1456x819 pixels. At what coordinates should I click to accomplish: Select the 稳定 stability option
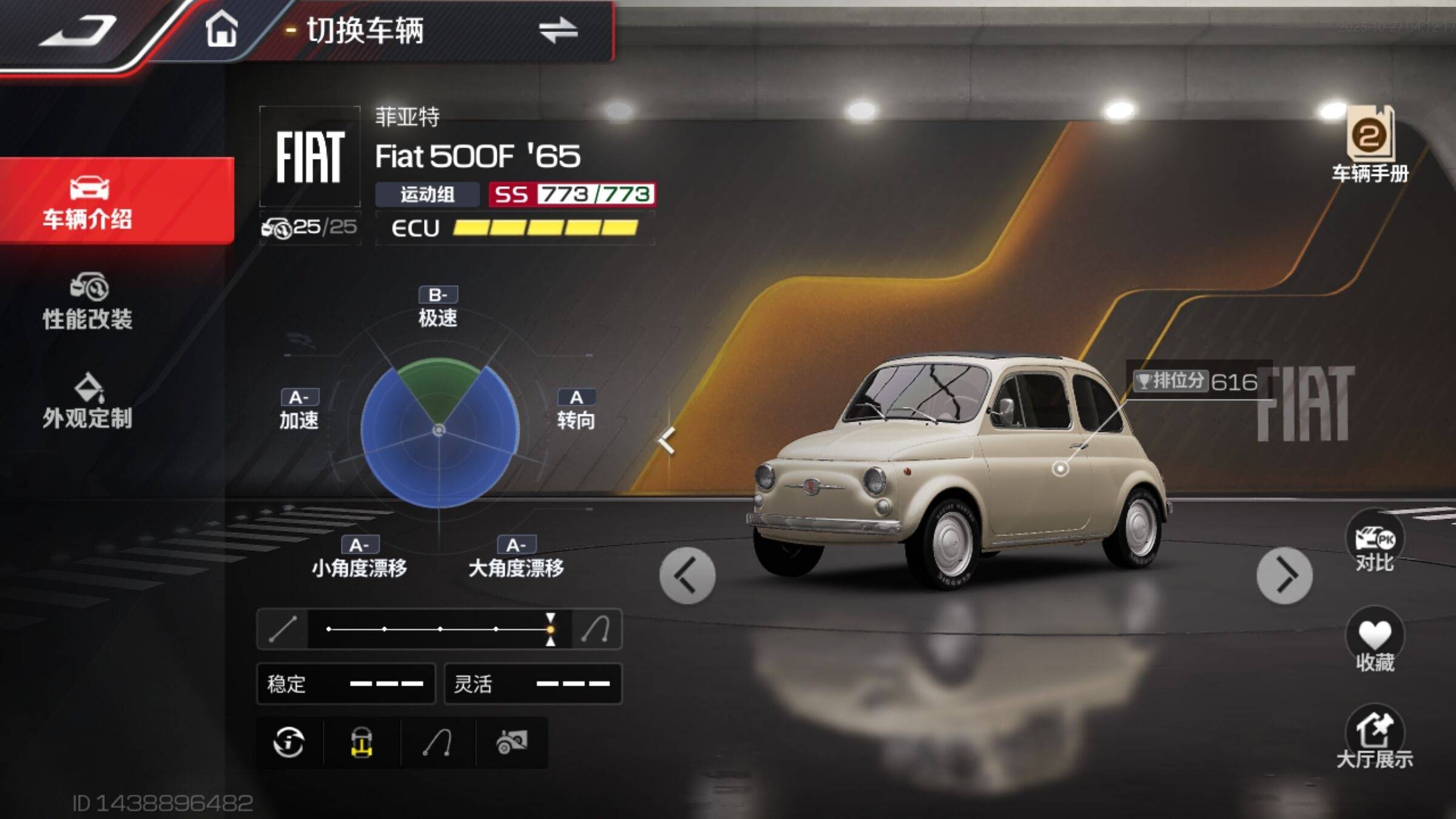coord(346,684)
